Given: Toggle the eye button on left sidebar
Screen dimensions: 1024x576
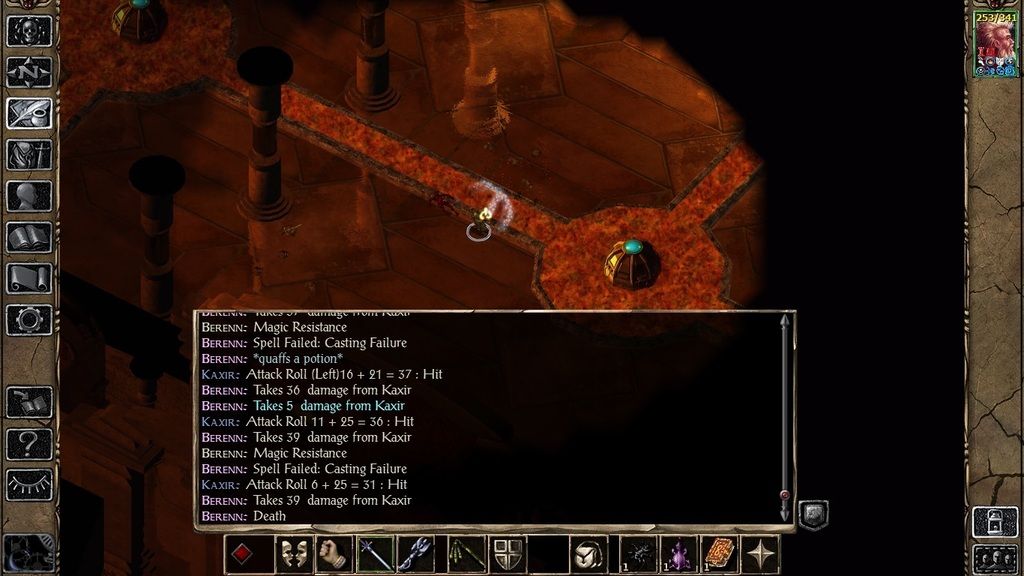Looking at the screenshot, I should pyautogui.click(x=29, y=485).
